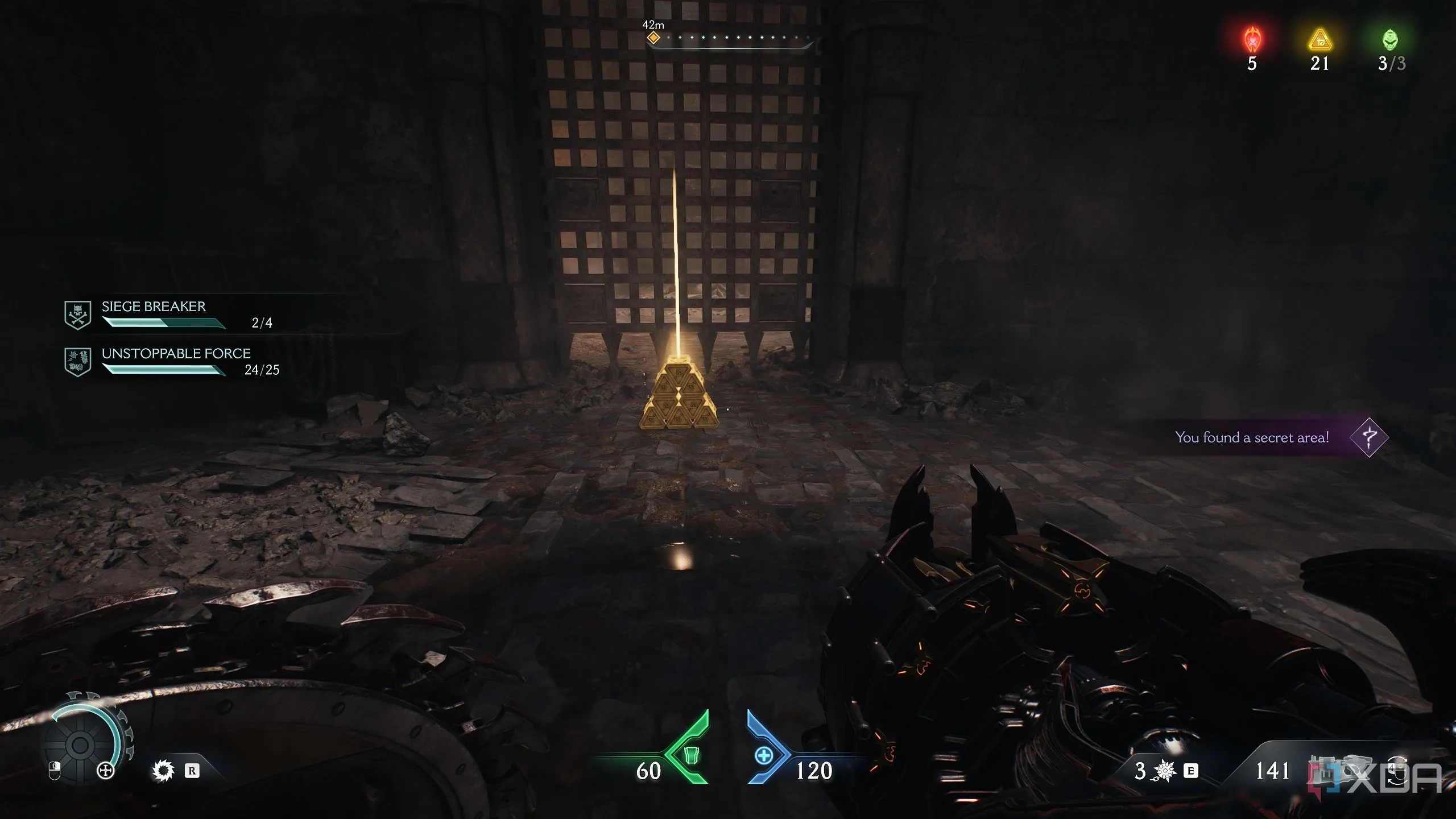Click the XDA watermark logo
1456x819 pixels.
point(1376,776)
